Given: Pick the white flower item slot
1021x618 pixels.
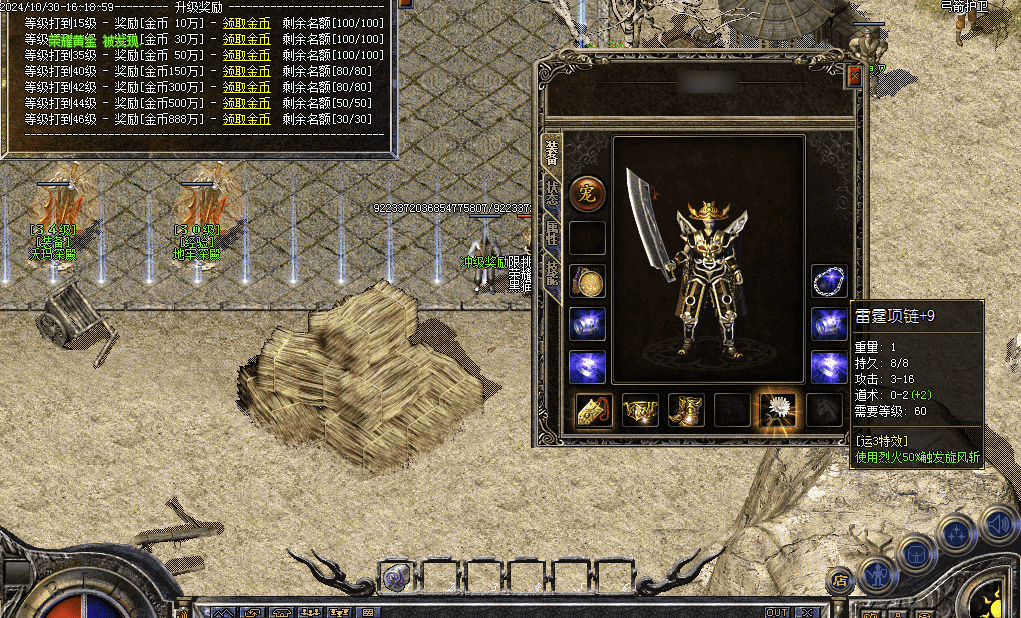Looking at the screenshot, I should pyautogui.click(x=777, y=409).
